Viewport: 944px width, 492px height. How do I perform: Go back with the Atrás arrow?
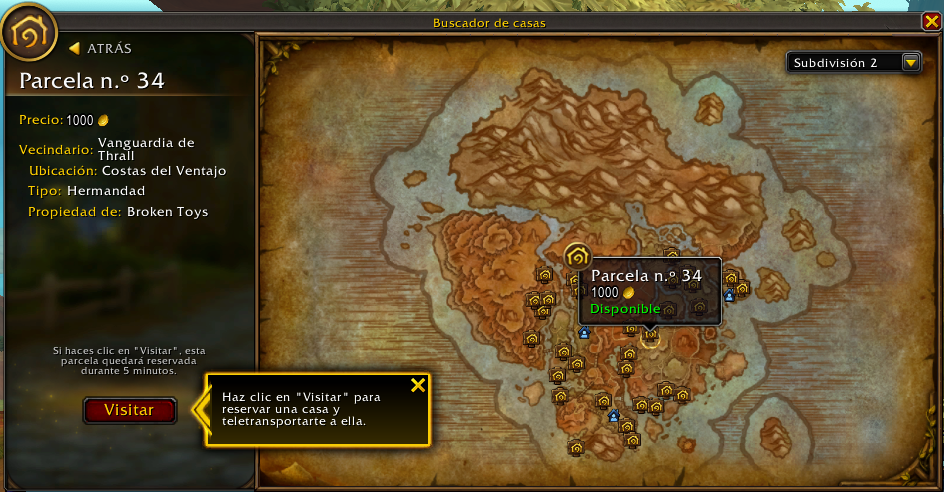100,48
